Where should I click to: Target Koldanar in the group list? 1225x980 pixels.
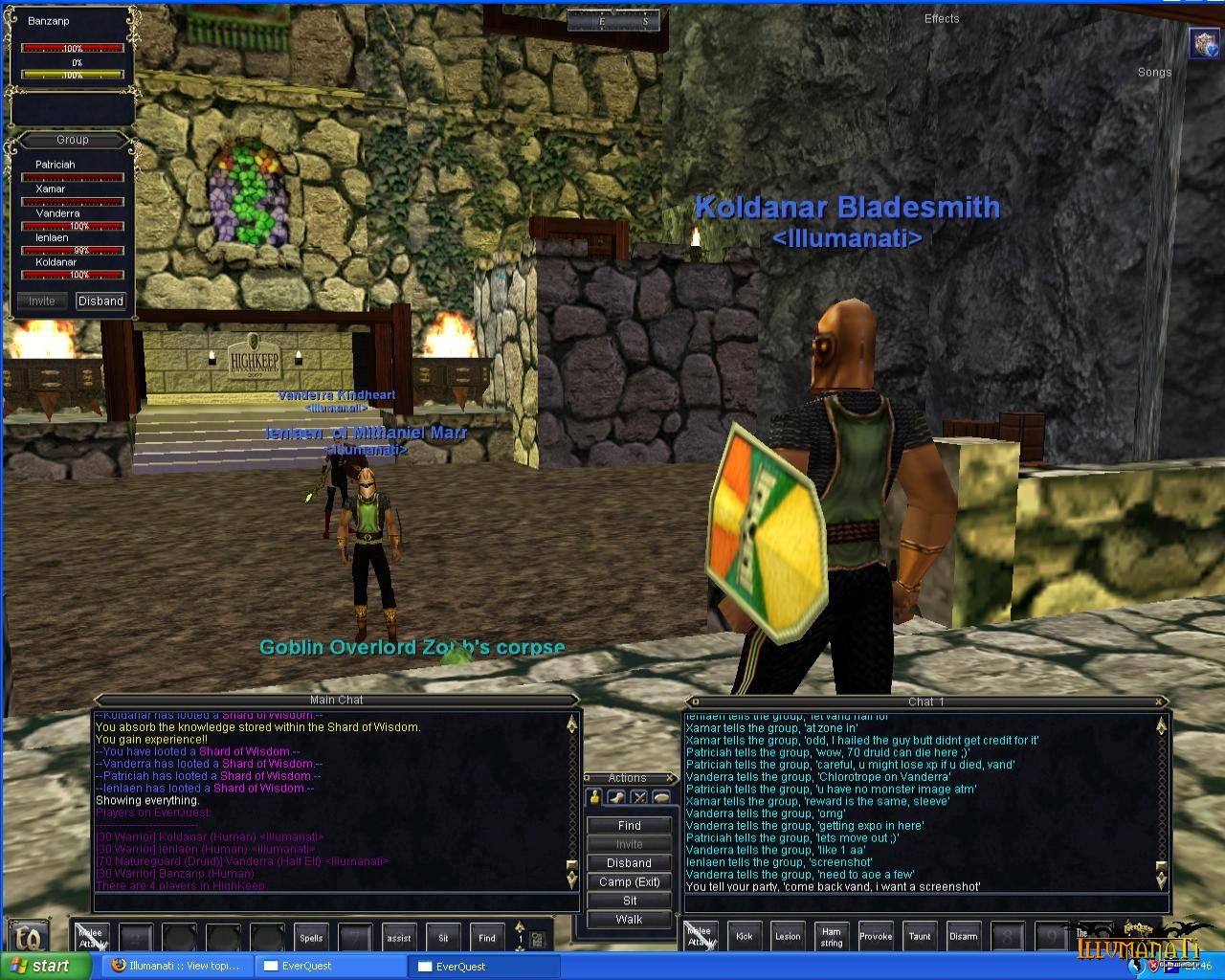click(x=56, y=262)
